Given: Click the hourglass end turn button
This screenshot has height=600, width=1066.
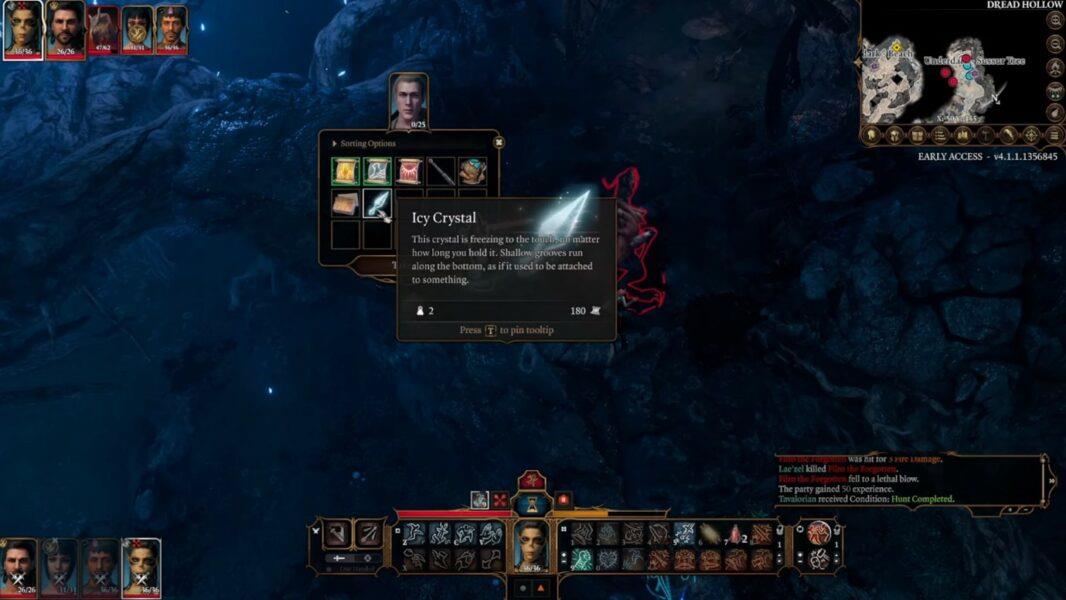Looking at the screenshot, I should click(531, 503).
